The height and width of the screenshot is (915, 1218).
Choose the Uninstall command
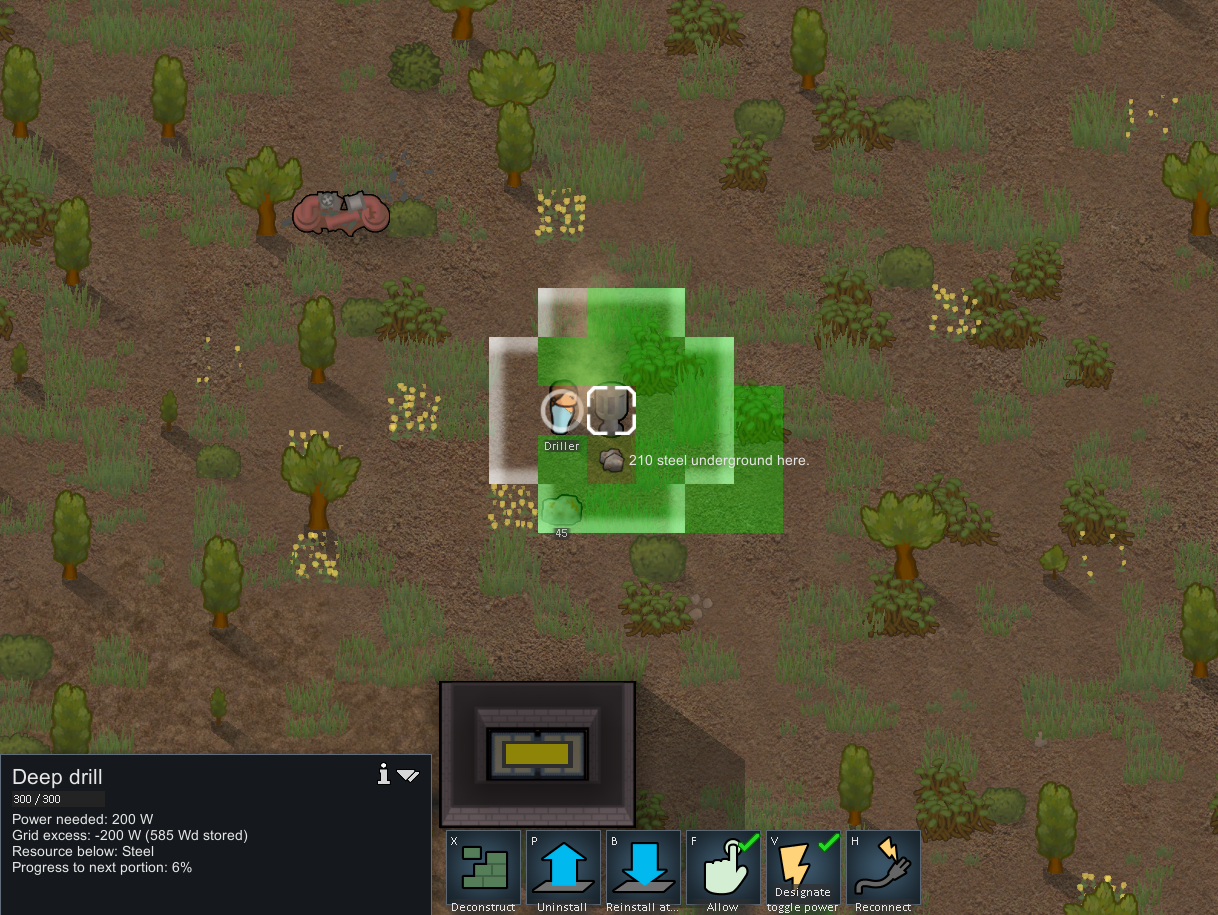pyautogui.click(x=563, y=868)
